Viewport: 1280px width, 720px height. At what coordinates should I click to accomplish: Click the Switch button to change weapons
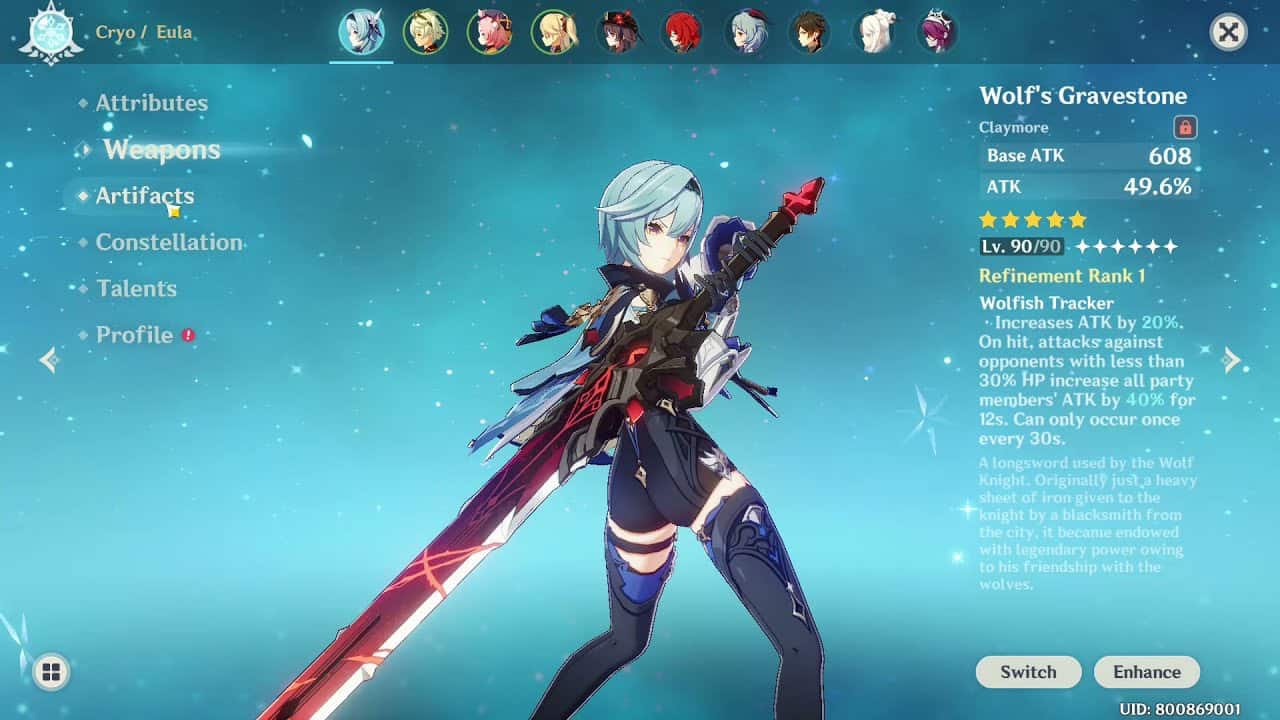click(x=1027, y=672)
